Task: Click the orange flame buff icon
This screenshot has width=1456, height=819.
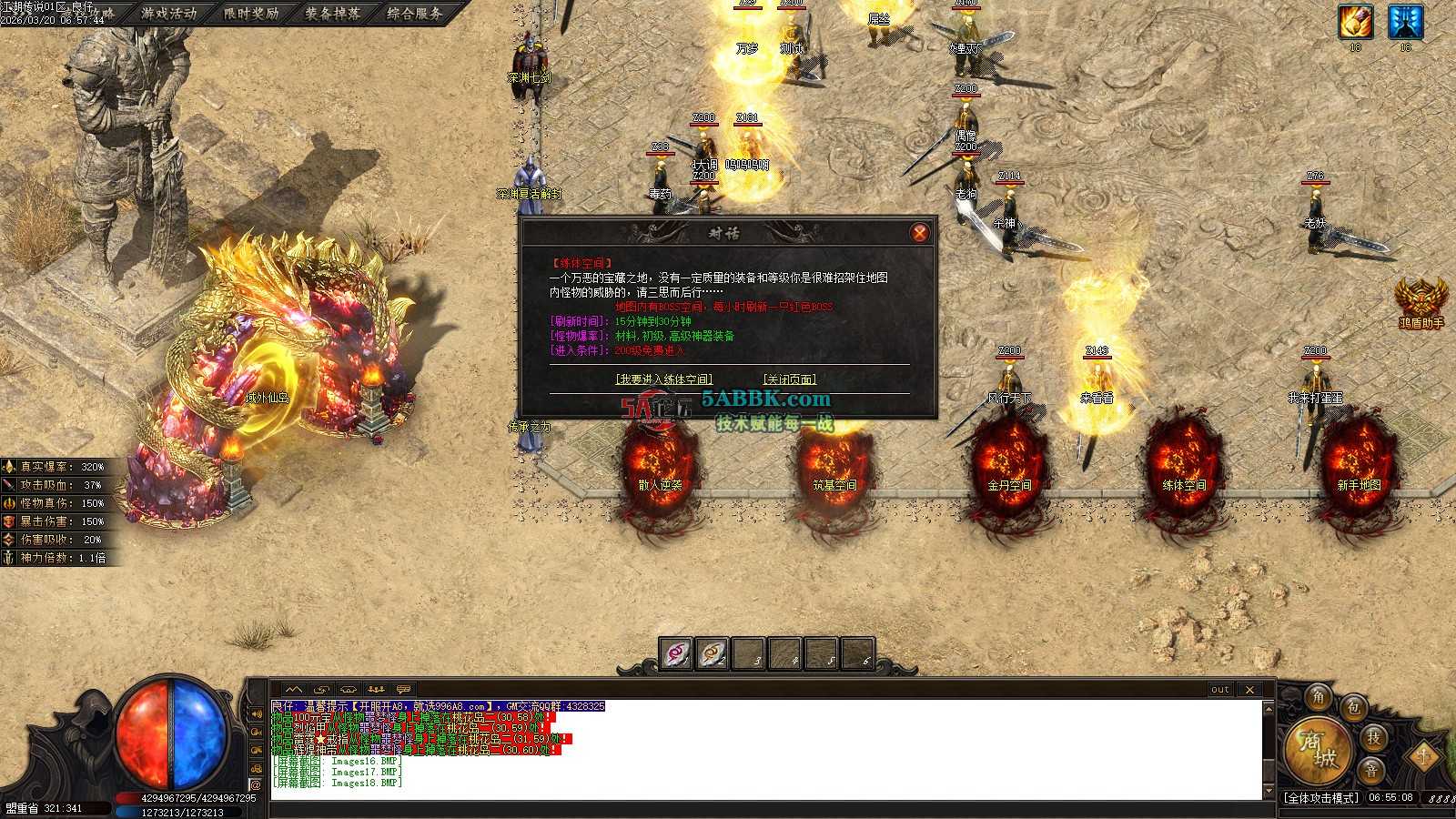Action: (x=1355, y=22)
